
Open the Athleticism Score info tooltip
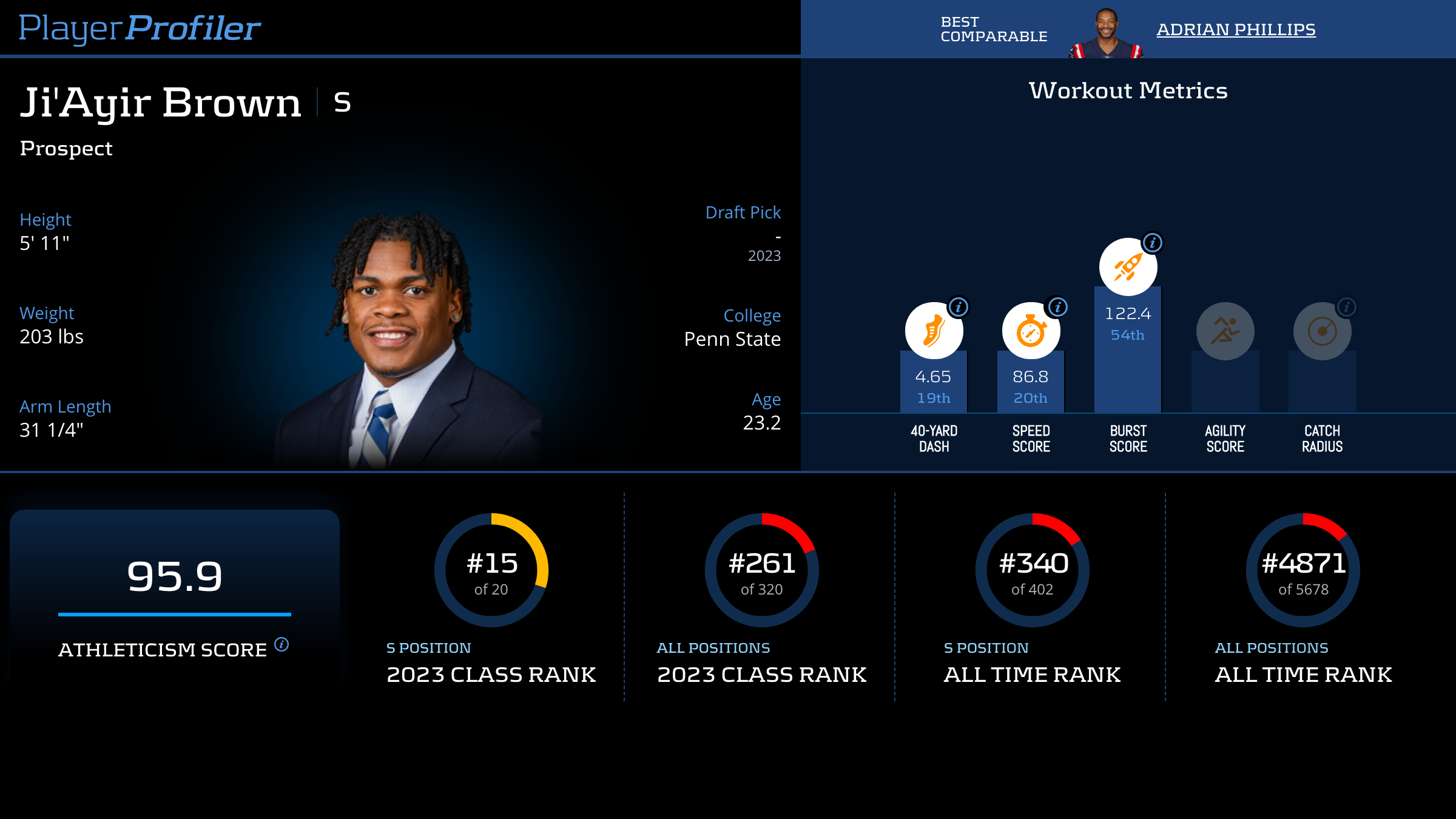click(x=281, y=644)
